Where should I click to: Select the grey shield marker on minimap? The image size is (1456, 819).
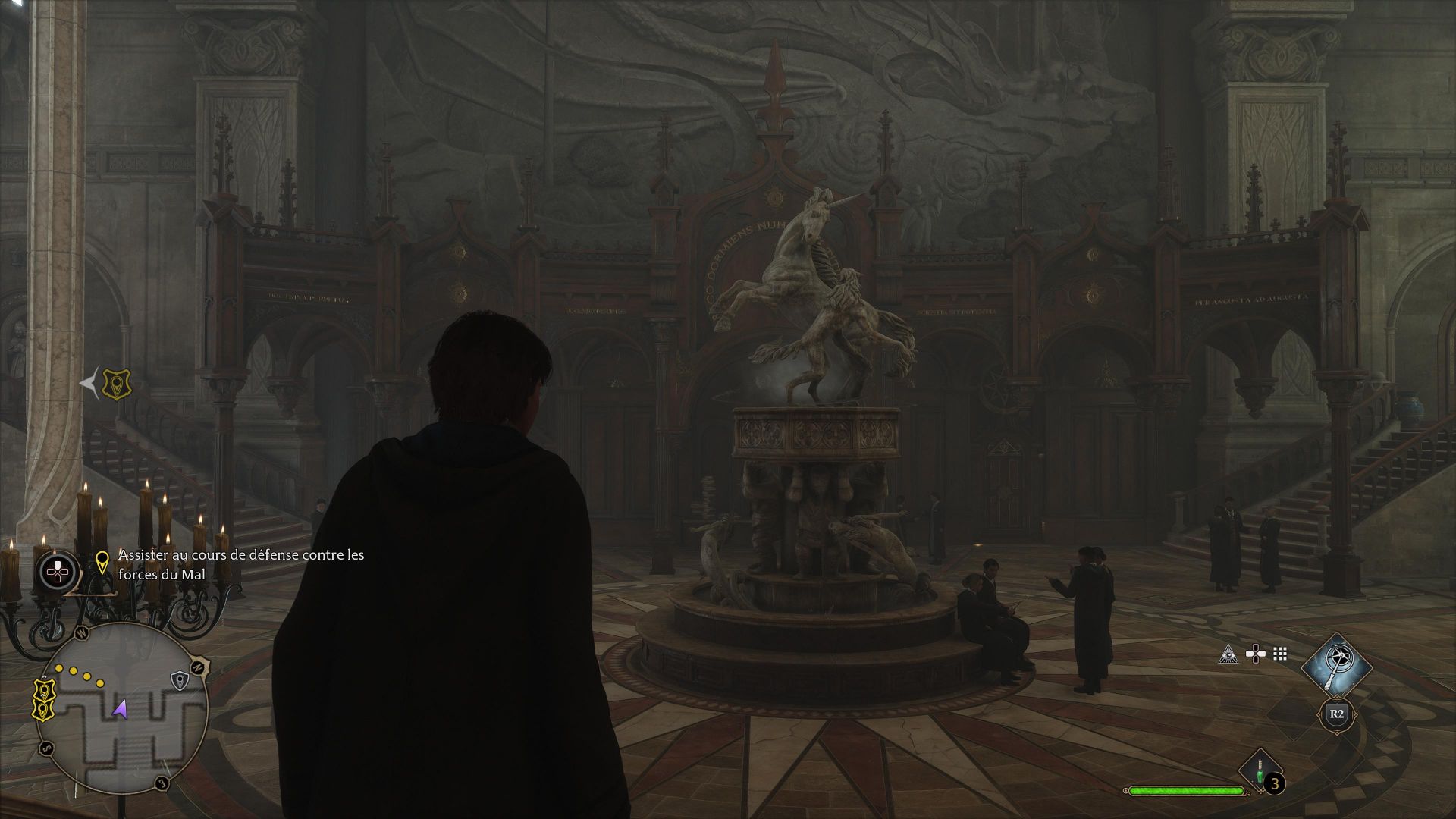pos(179,680)
